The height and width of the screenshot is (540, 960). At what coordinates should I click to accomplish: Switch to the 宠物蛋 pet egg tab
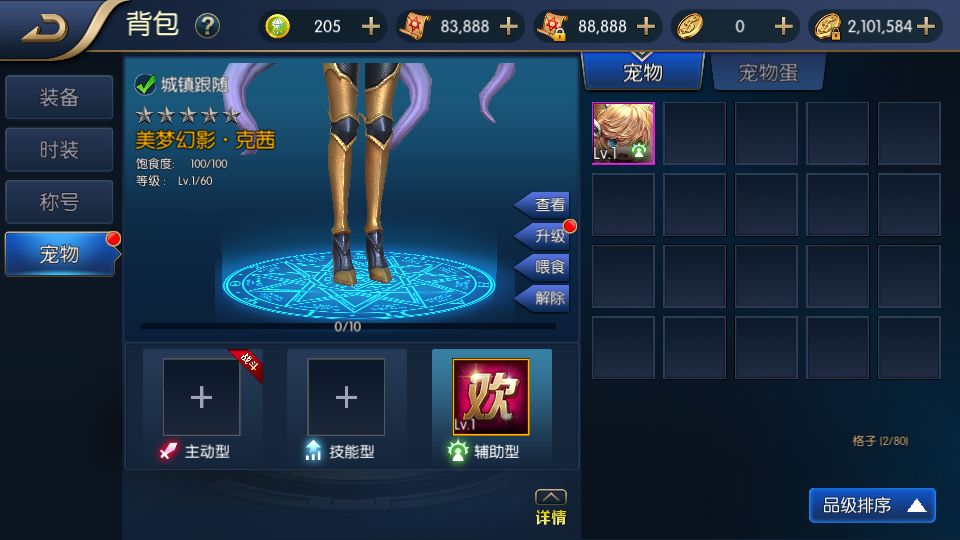768,72
